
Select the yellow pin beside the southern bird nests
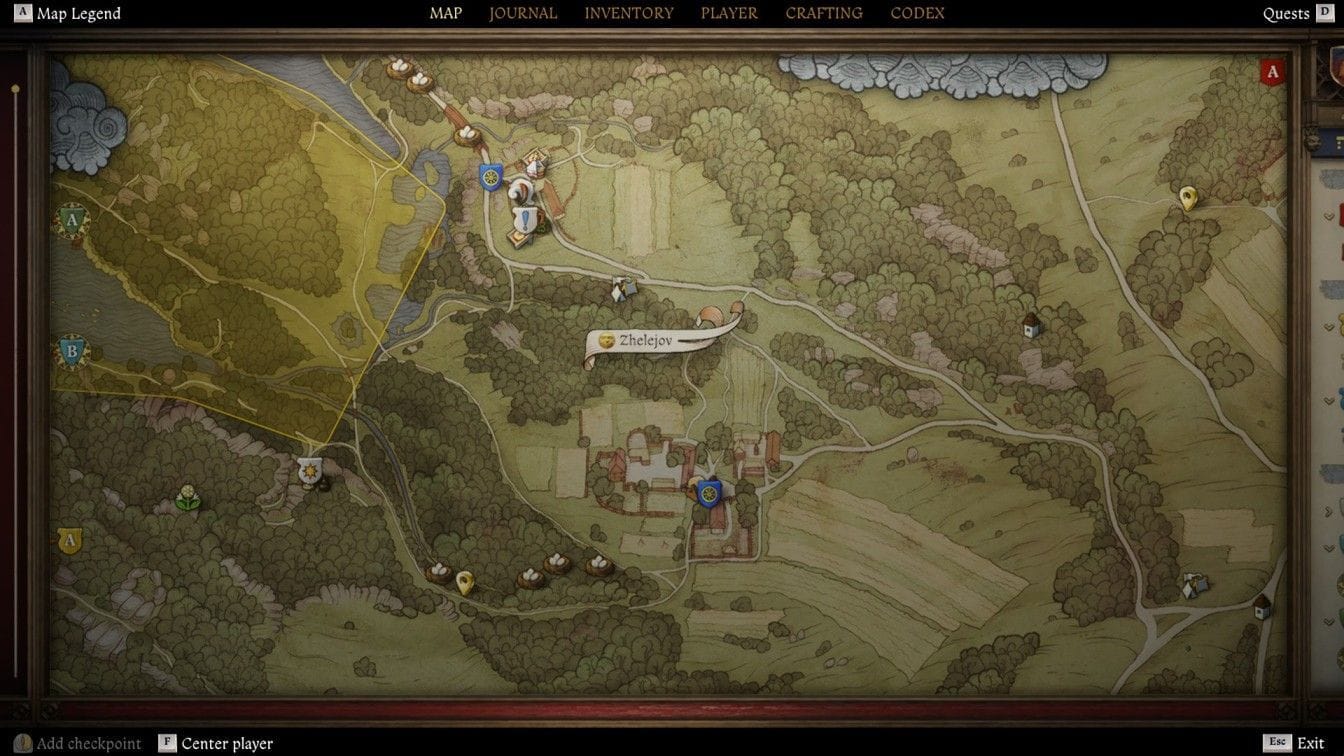tap(465, 582)
